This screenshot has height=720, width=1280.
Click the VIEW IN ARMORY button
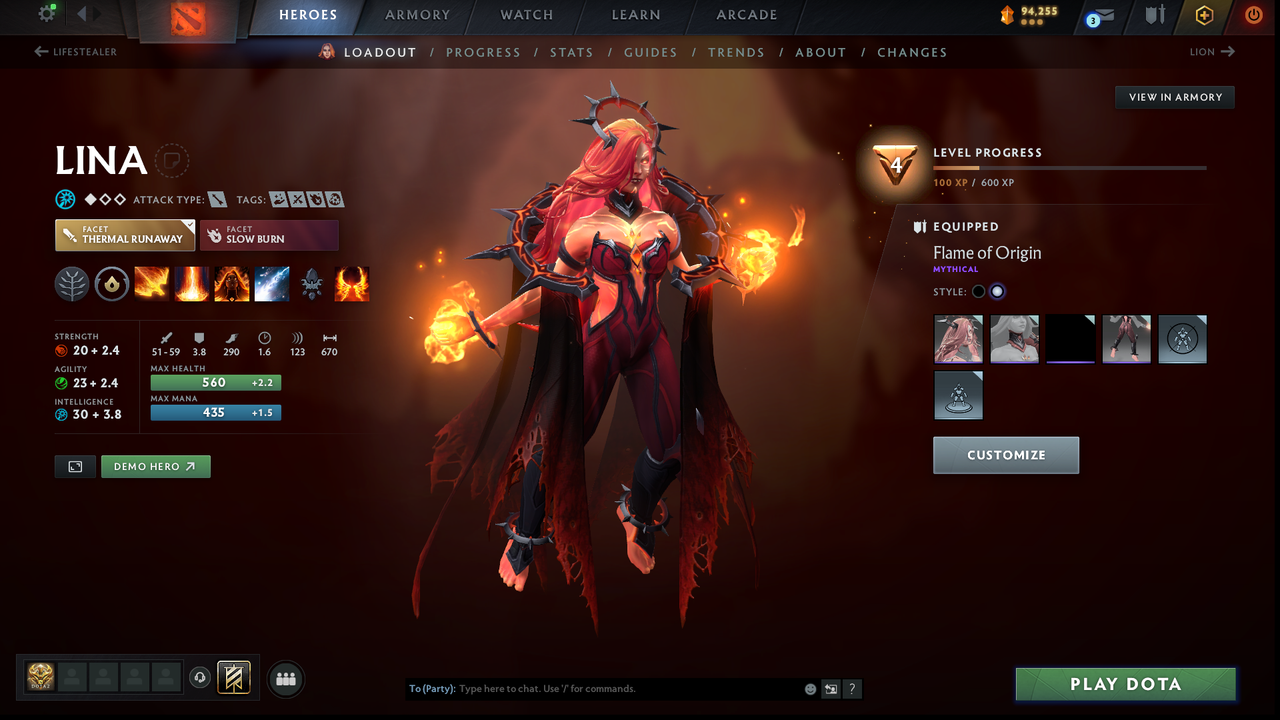[1174, 97]
